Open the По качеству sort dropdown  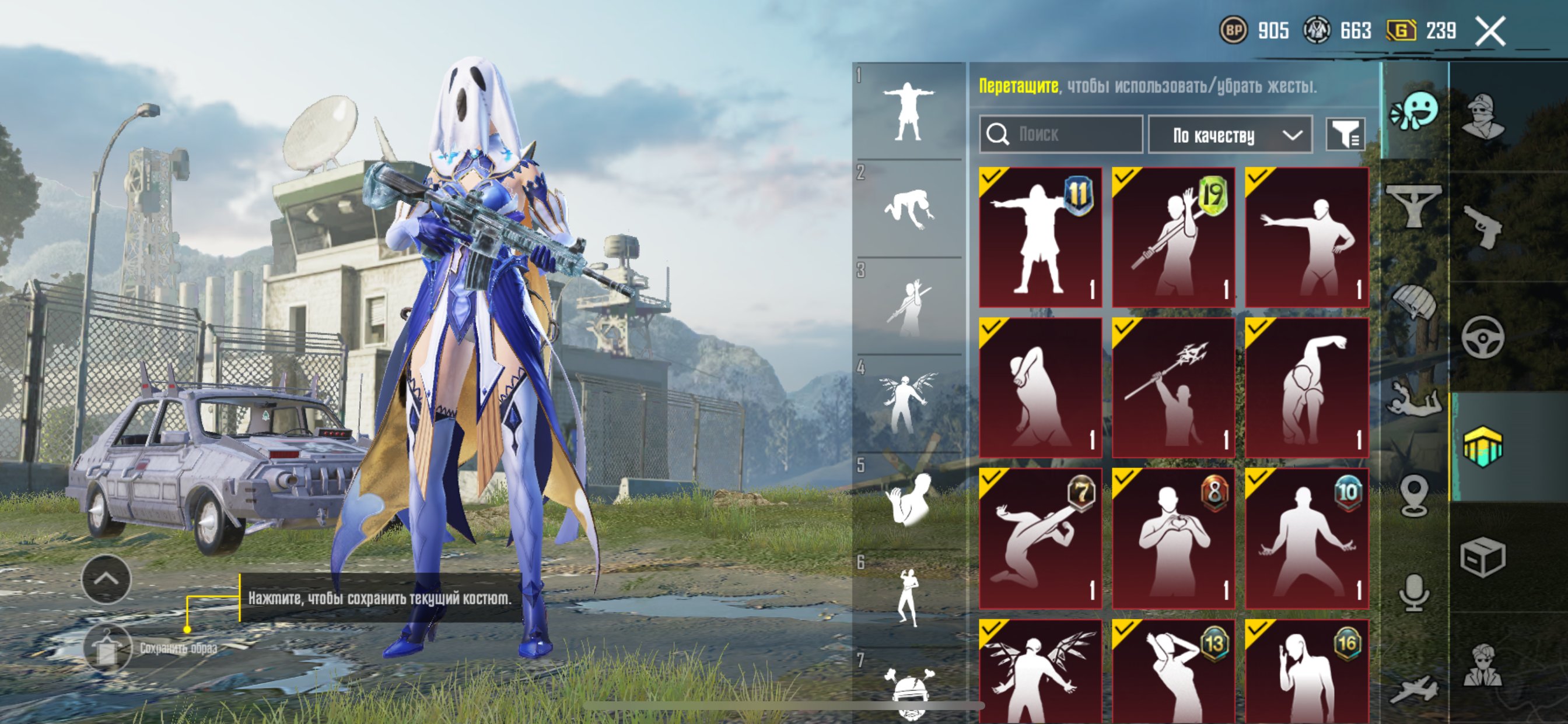pos(1230,135)
